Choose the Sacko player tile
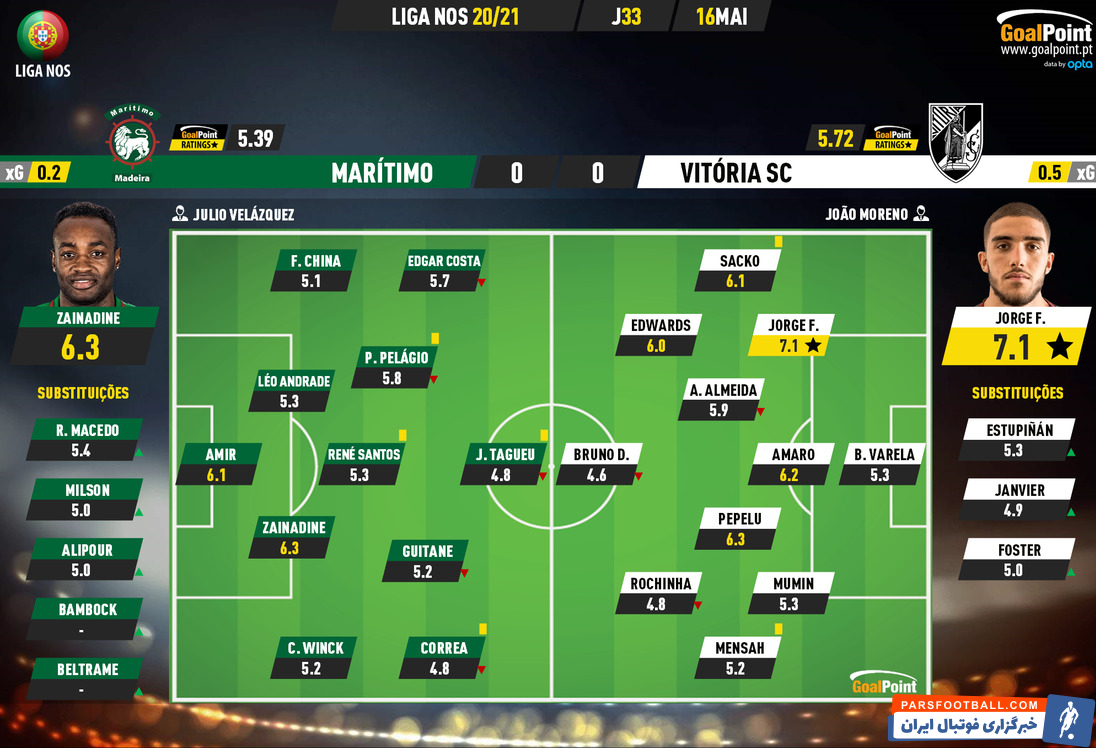 [x=739, y=270]
